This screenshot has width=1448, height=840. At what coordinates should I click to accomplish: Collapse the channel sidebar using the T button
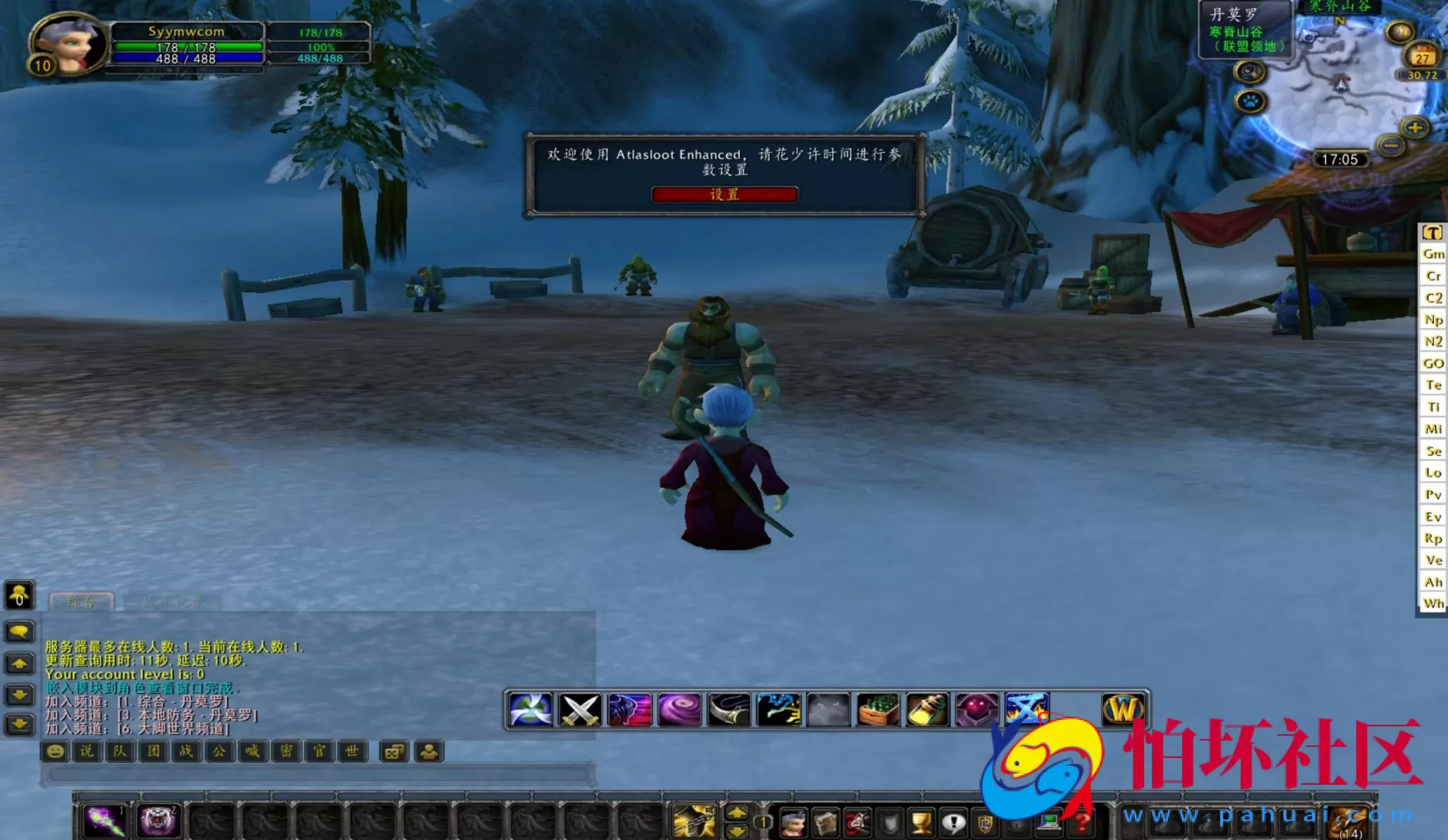[1432, 231]
